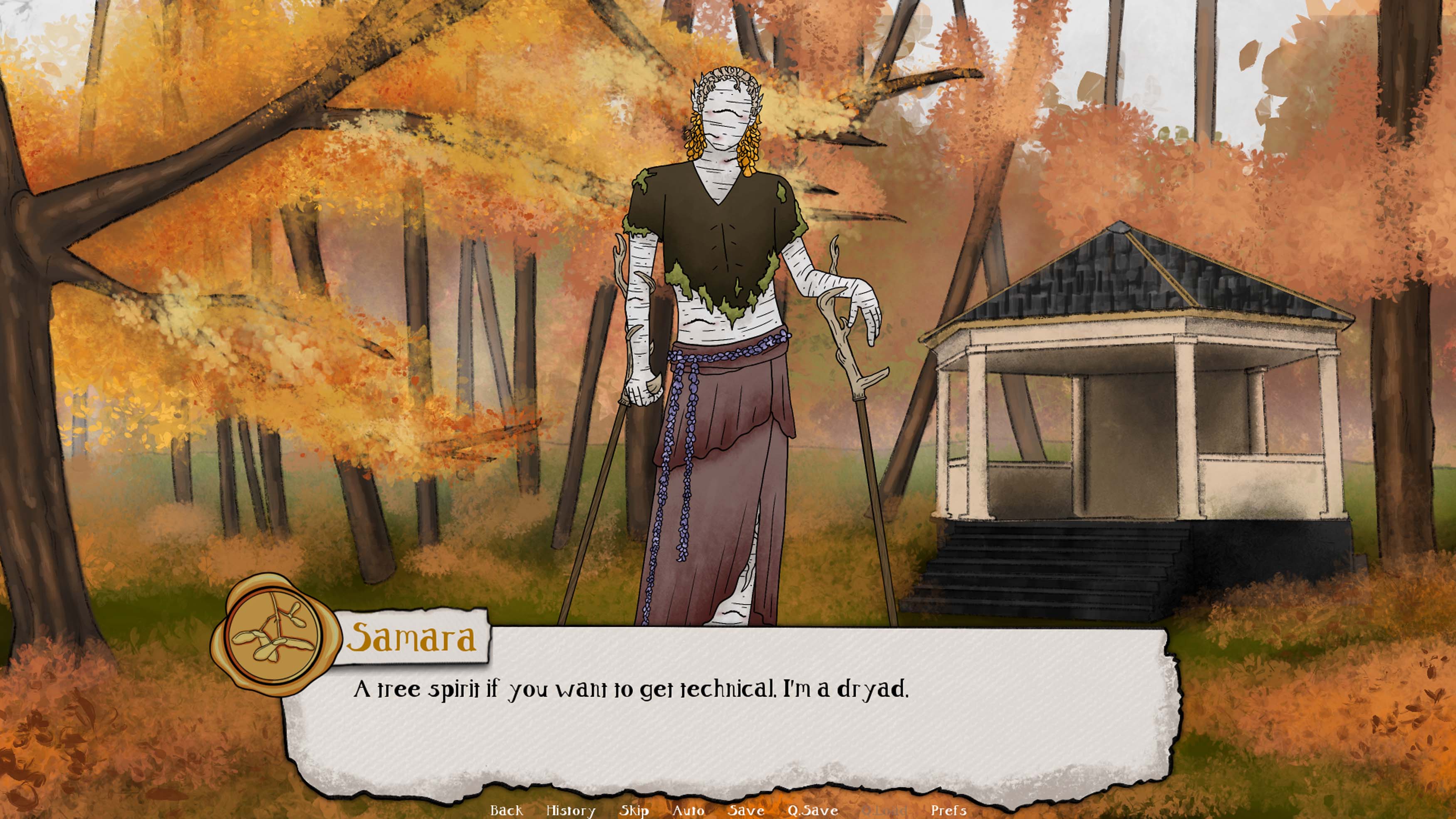Quick save with Q.Save
The image size is (1456, 819).
pyautogui.click(x=812, y=810)
